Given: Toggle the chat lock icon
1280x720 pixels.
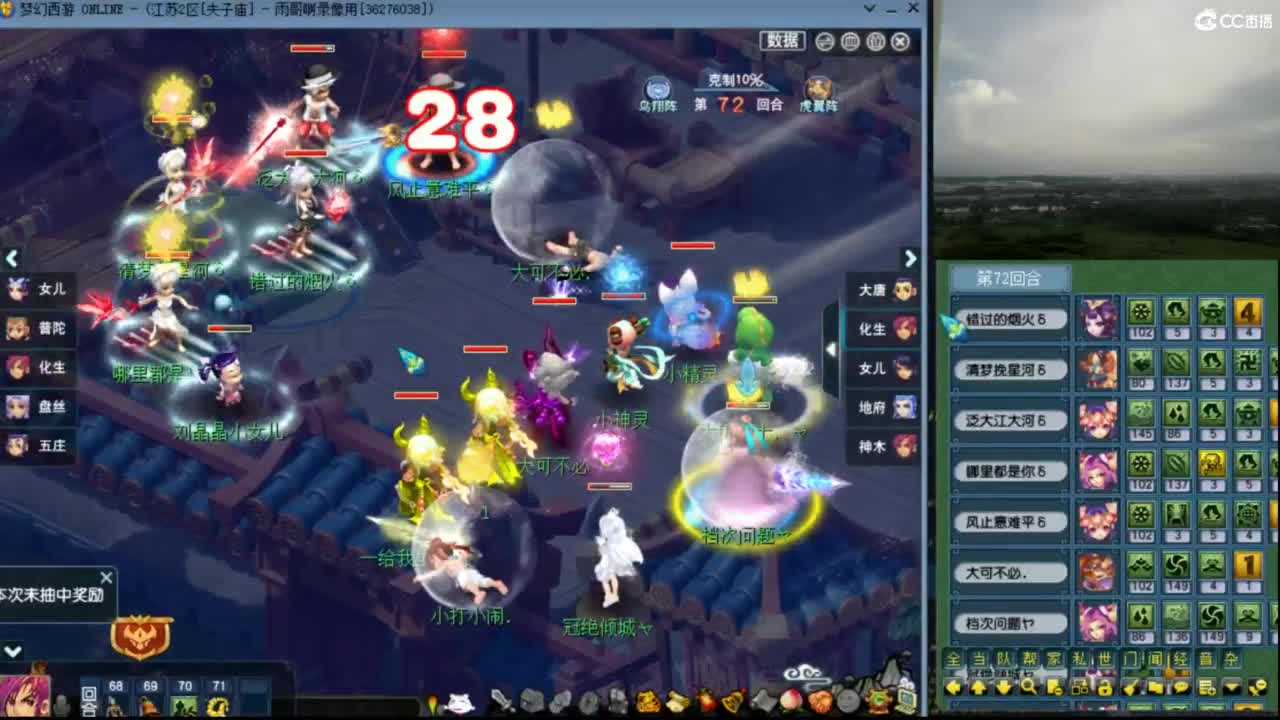Looking at the screenshot, I should pyautogui.click(x=1105, y=687).
